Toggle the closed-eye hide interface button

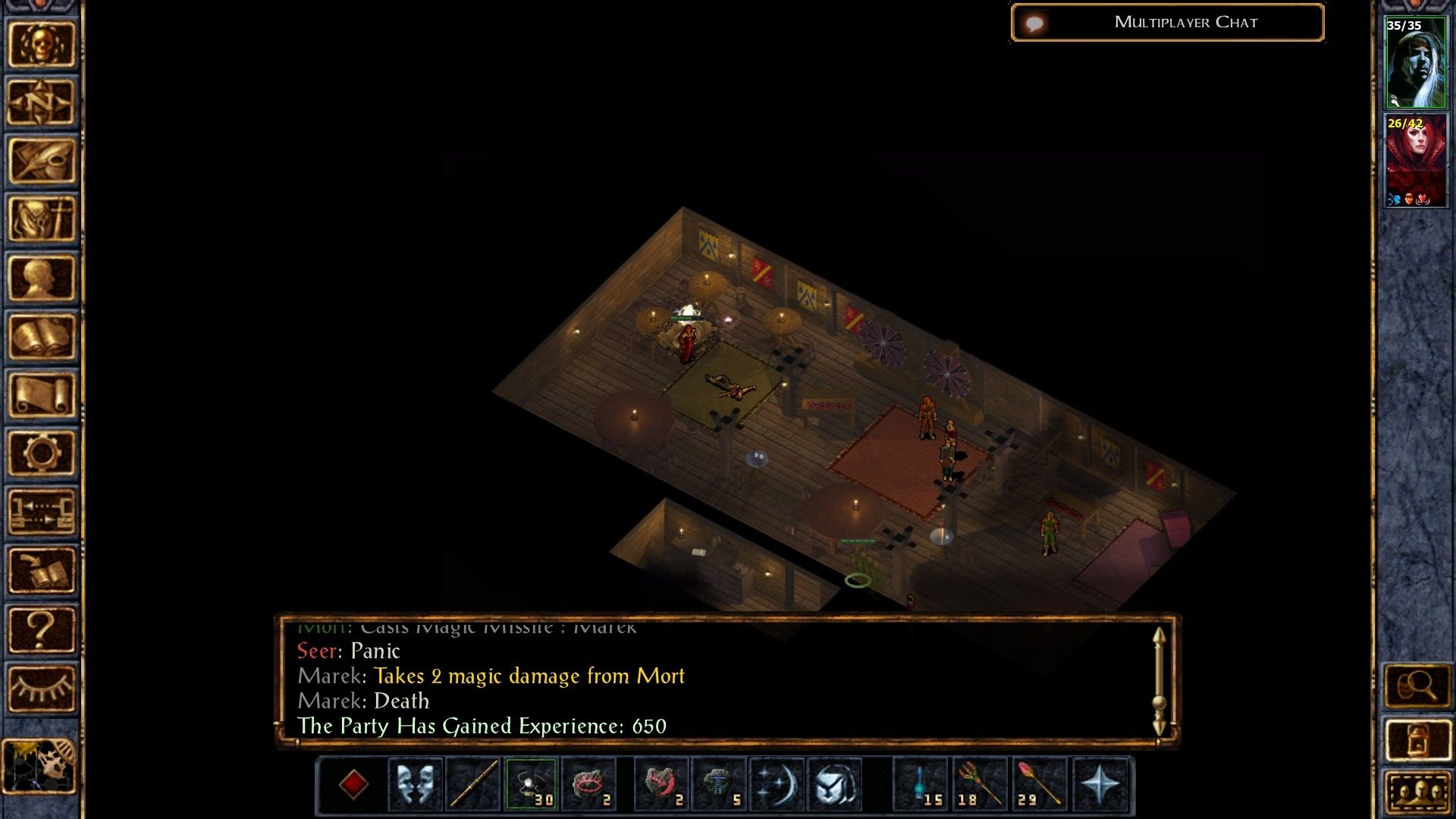42,689
